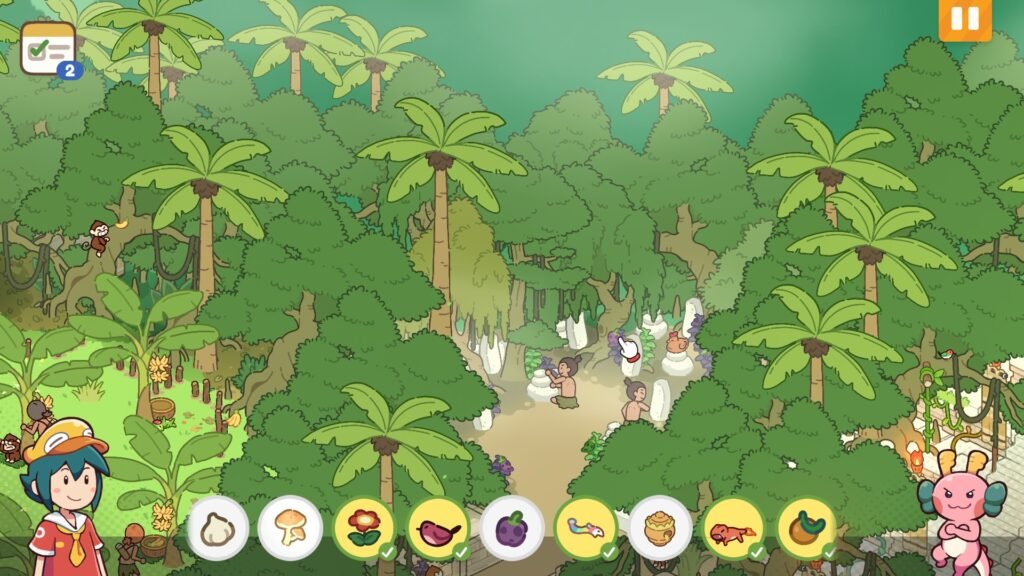Choose the orange mushroom item slot
Viewport: 1024px width, 576px height.
coord(290,528)
